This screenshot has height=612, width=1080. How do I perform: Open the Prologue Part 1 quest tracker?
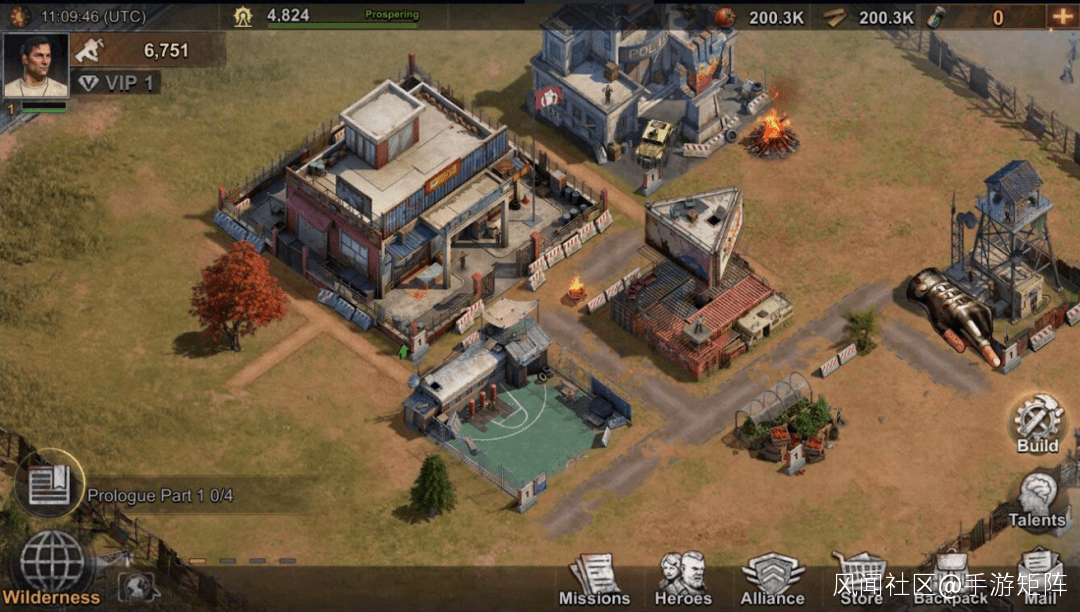160,495
